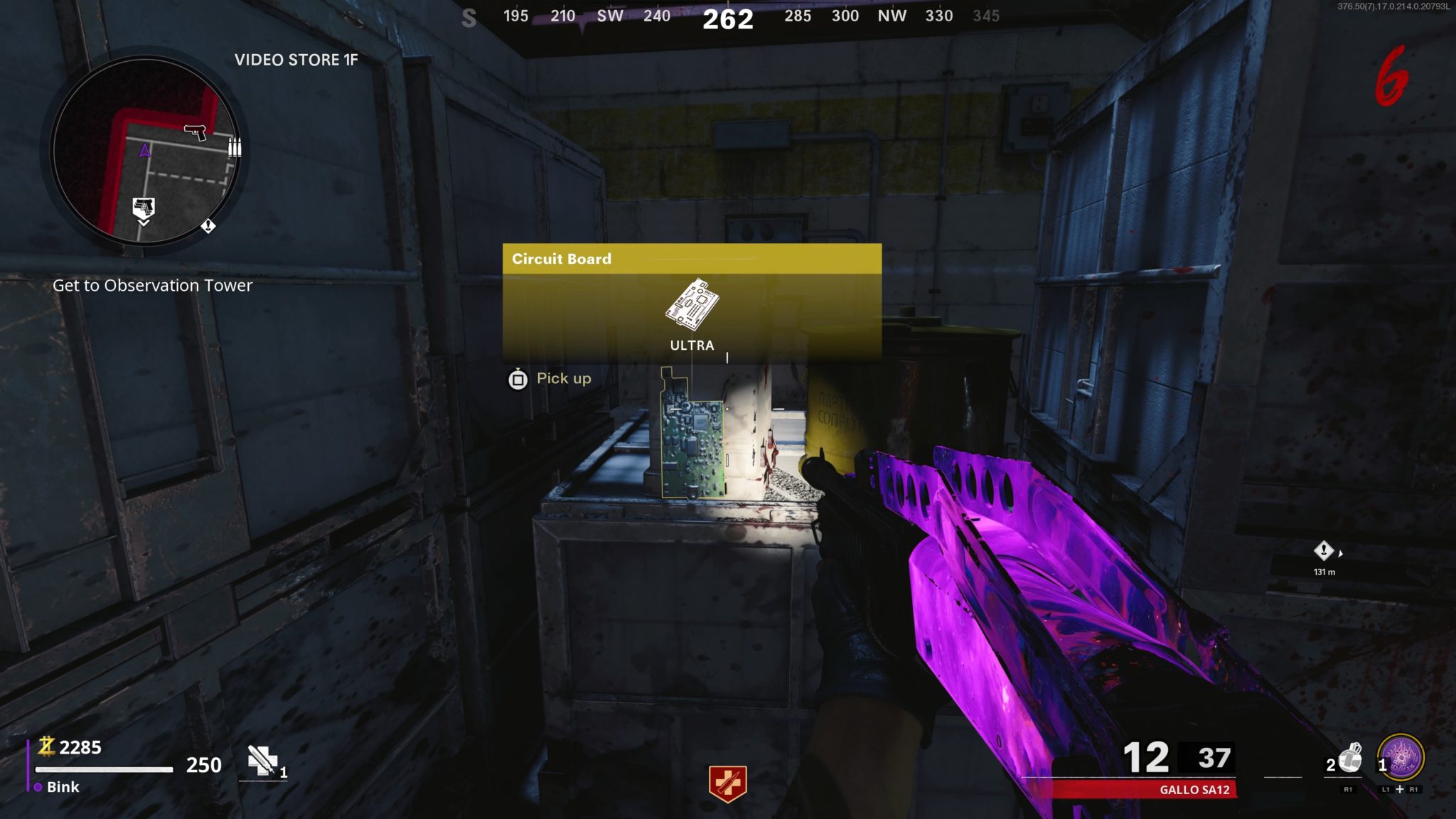
Task: Click the square Pick up button icon
Action: pyautogui.click(x=518, y=378)
